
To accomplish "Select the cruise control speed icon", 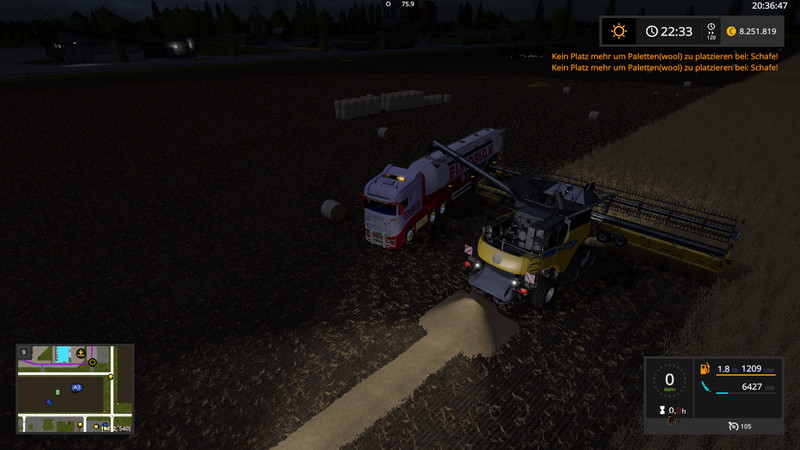I will (x=735, y=427).
